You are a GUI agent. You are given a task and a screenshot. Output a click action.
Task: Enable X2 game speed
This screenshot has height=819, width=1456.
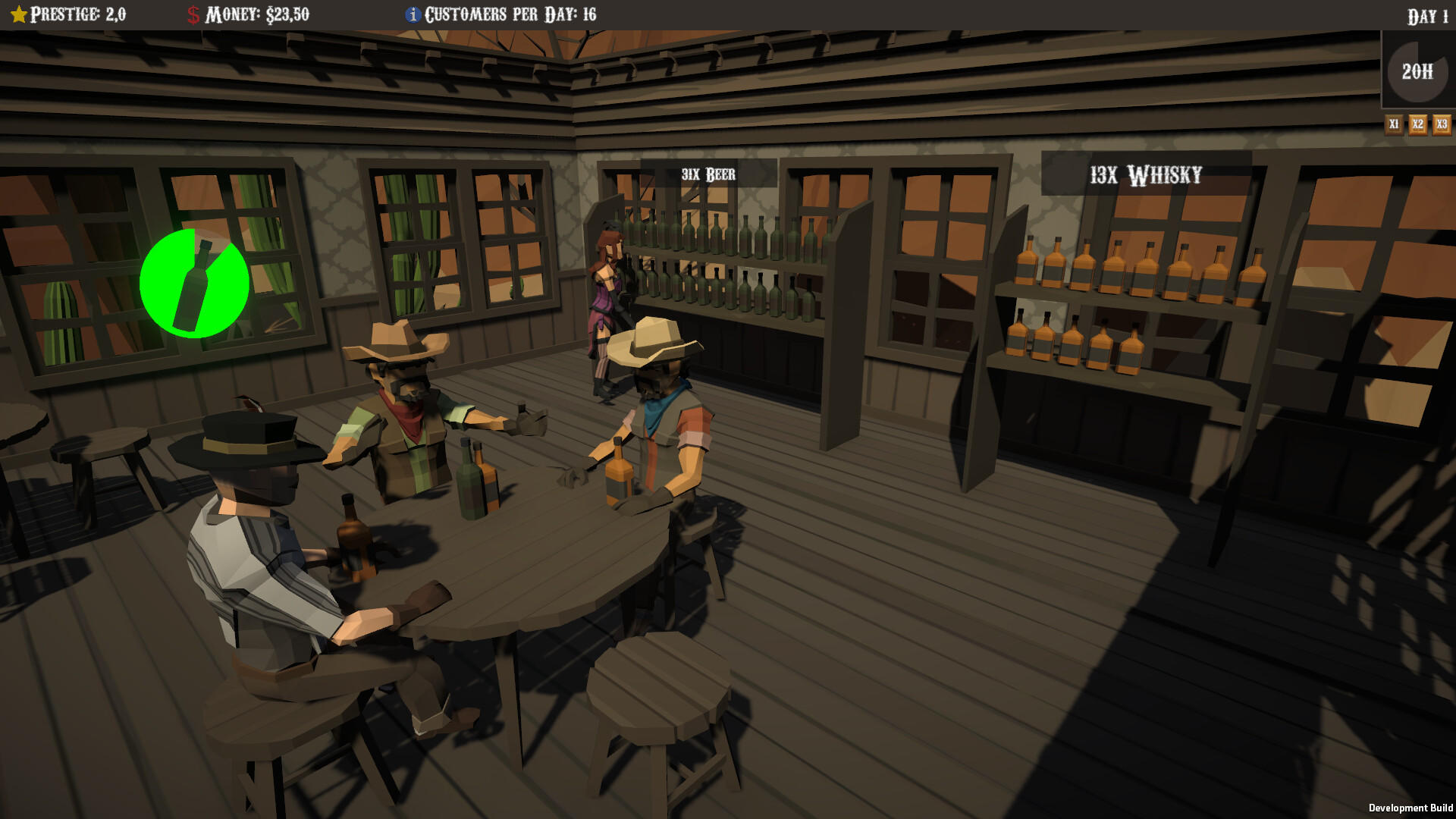point(1417,124)
